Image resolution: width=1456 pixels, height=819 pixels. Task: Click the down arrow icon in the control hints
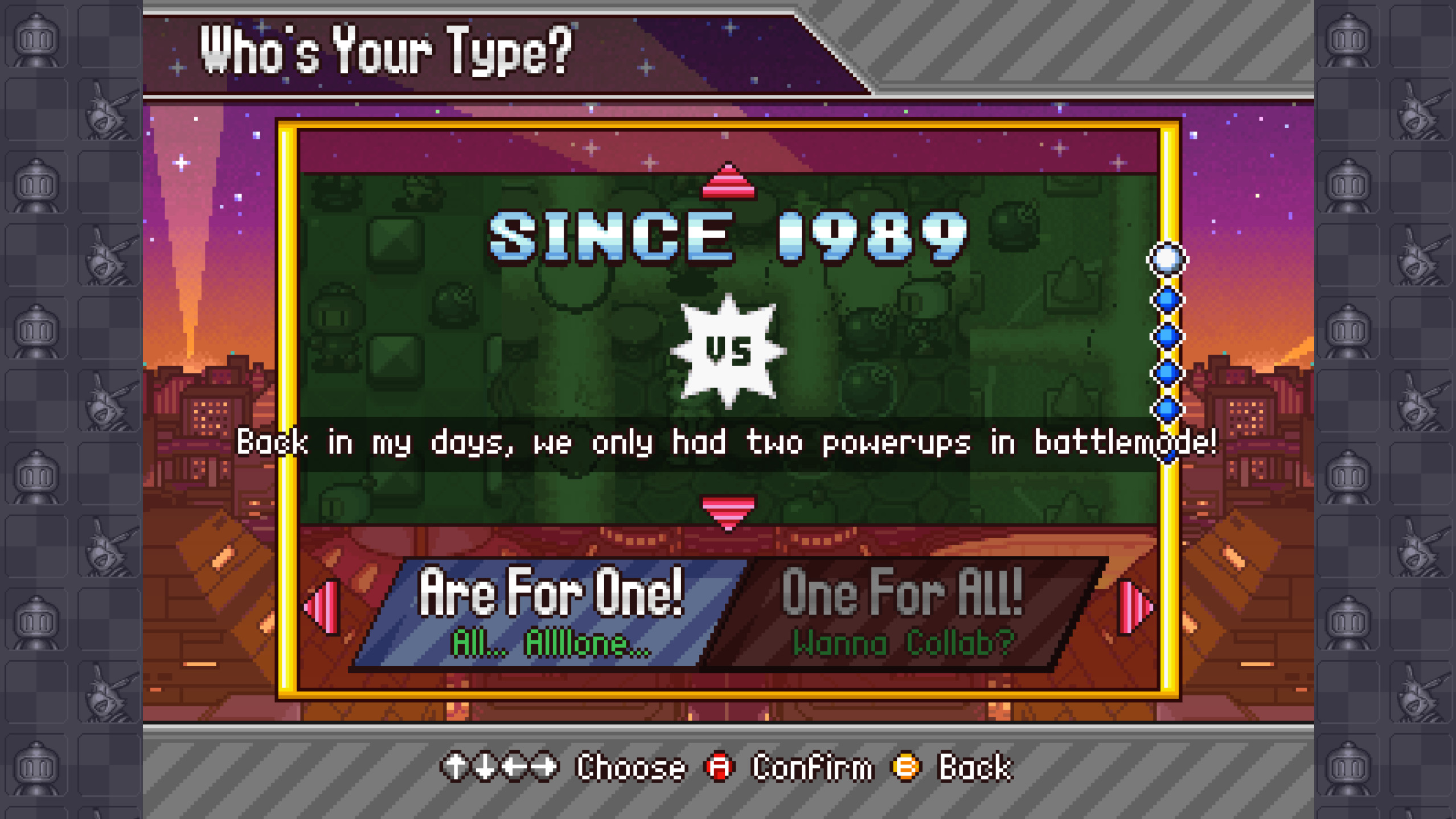click(x=486, y=767)
